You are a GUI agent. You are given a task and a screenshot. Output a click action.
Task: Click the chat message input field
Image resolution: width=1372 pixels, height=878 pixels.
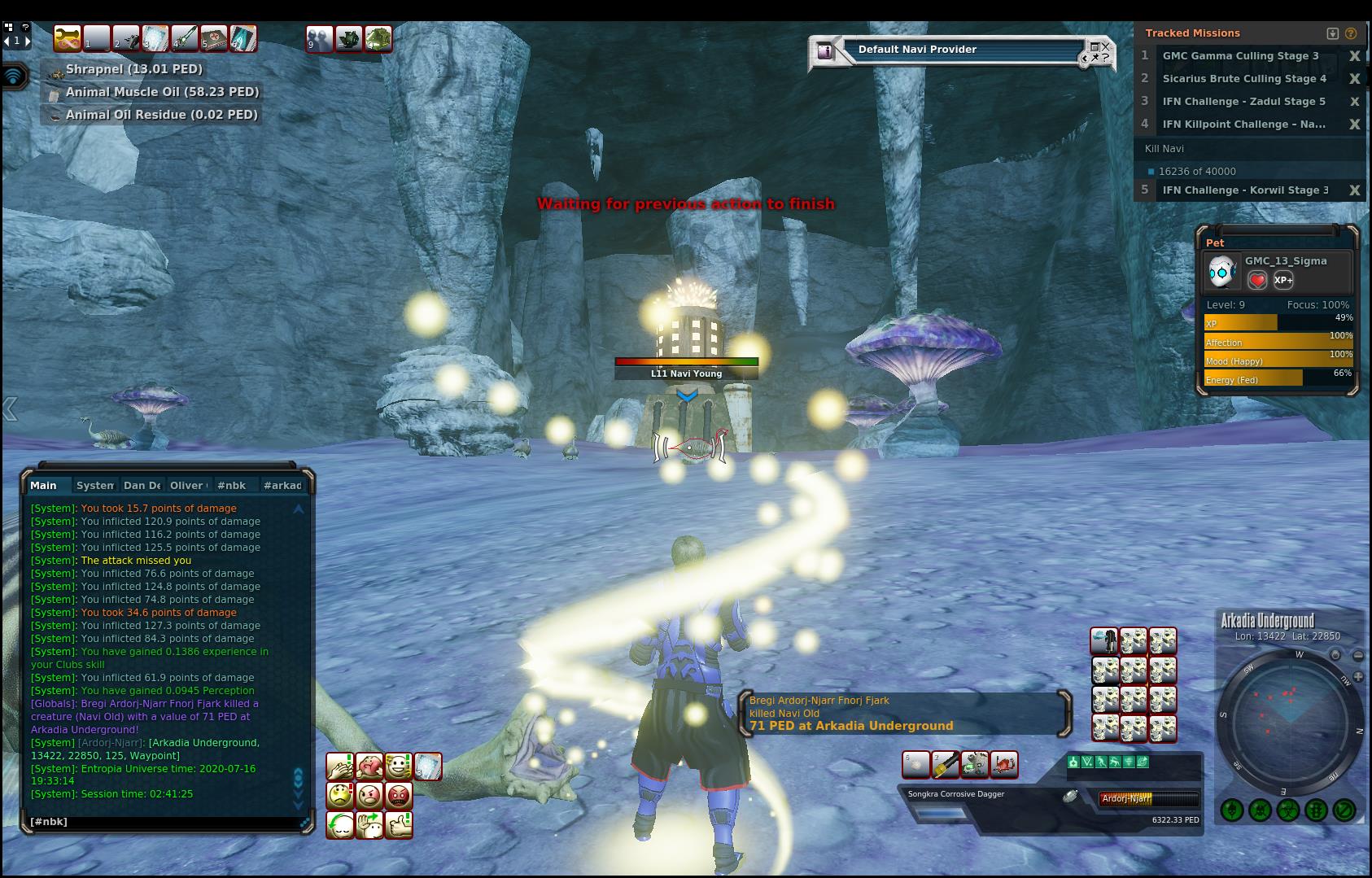(163, 822)
